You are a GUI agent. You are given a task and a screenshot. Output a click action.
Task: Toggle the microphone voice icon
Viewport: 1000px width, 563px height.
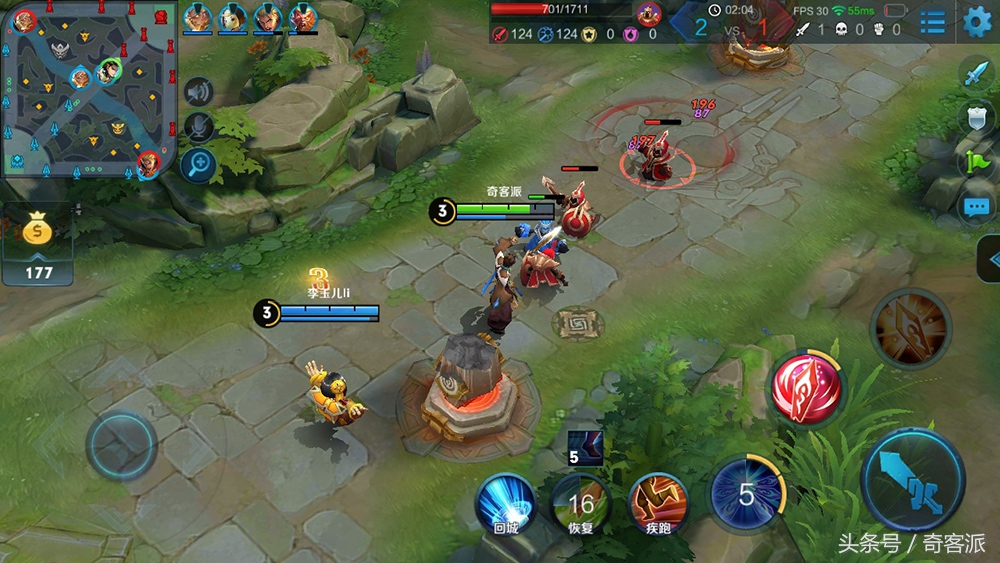pyautogui.click(x=200, y=127)
